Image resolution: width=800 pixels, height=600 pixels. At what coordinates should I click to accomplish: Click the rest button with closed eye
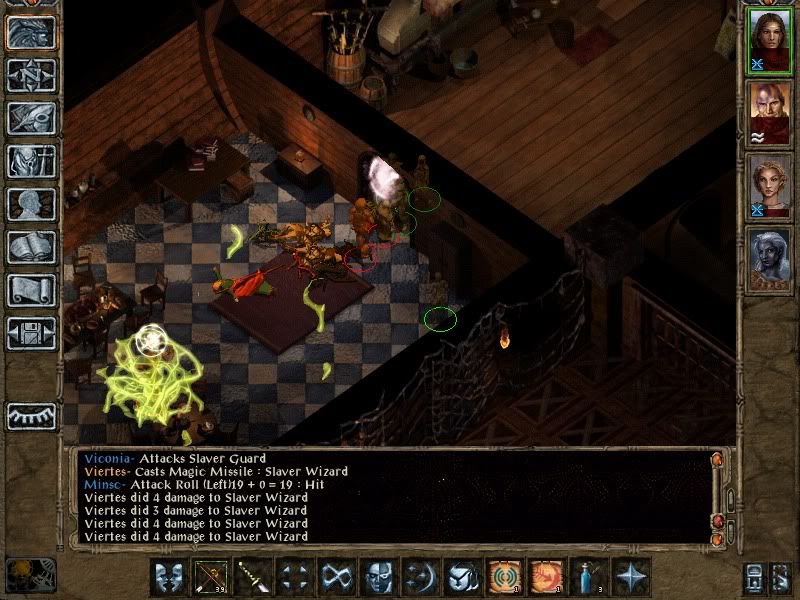point(31,415)
